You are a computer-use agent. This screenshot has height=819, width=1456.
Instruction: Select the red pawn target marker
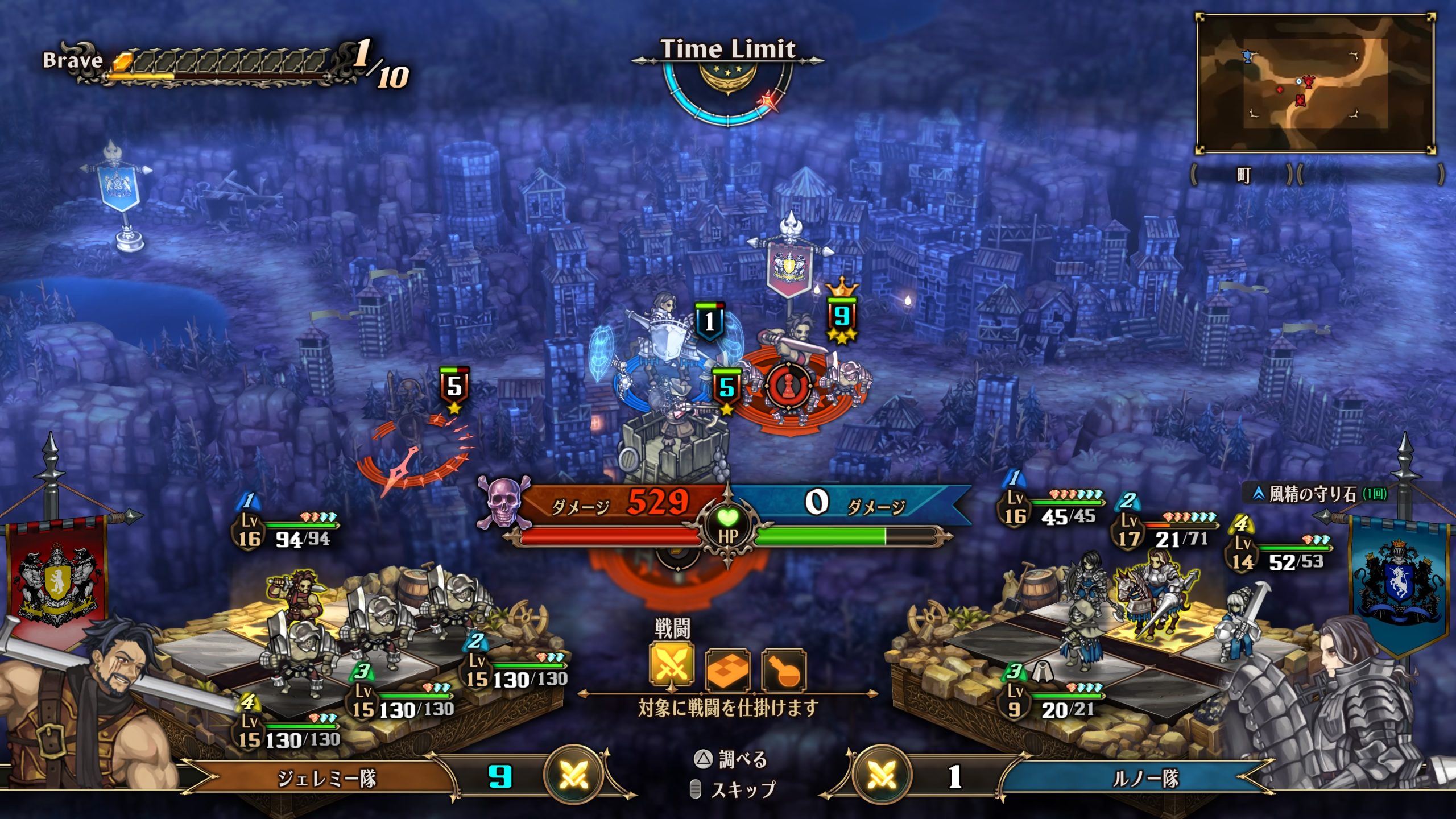pyautogui.click(x=789, y=387)
